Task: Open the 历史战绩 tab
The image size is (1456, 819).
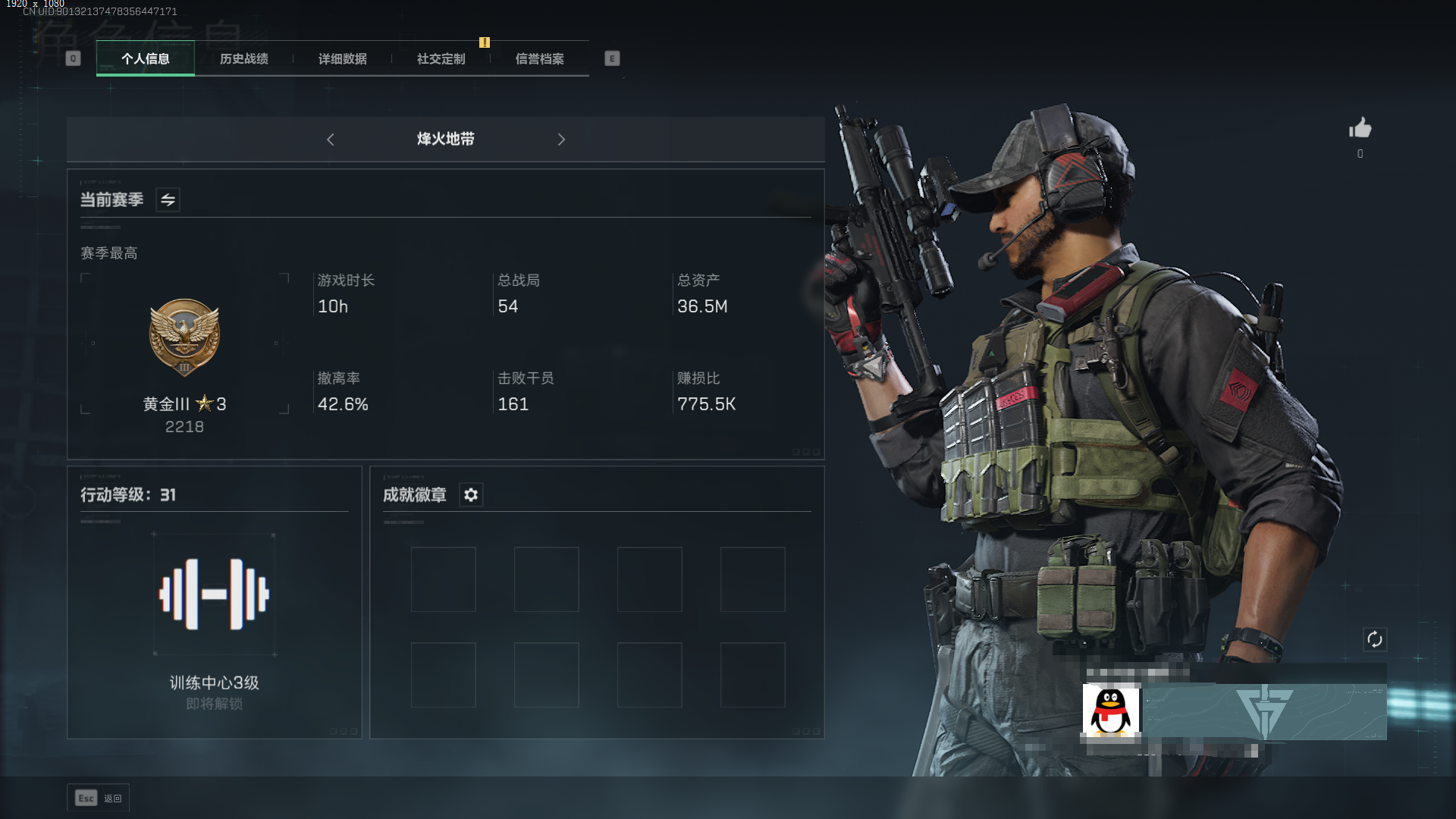Action: tap(243, 58)
